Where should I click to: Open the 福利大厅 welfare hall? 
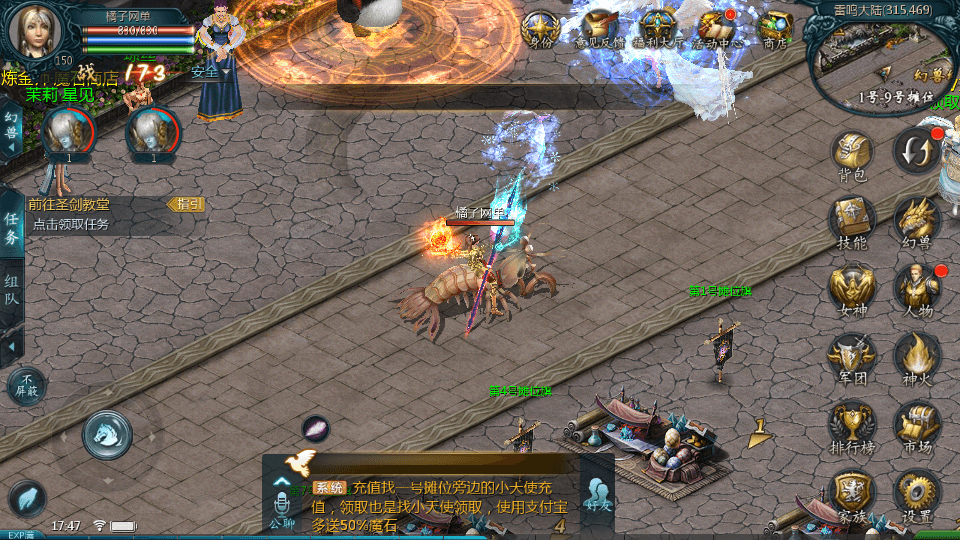coord(658,28)
